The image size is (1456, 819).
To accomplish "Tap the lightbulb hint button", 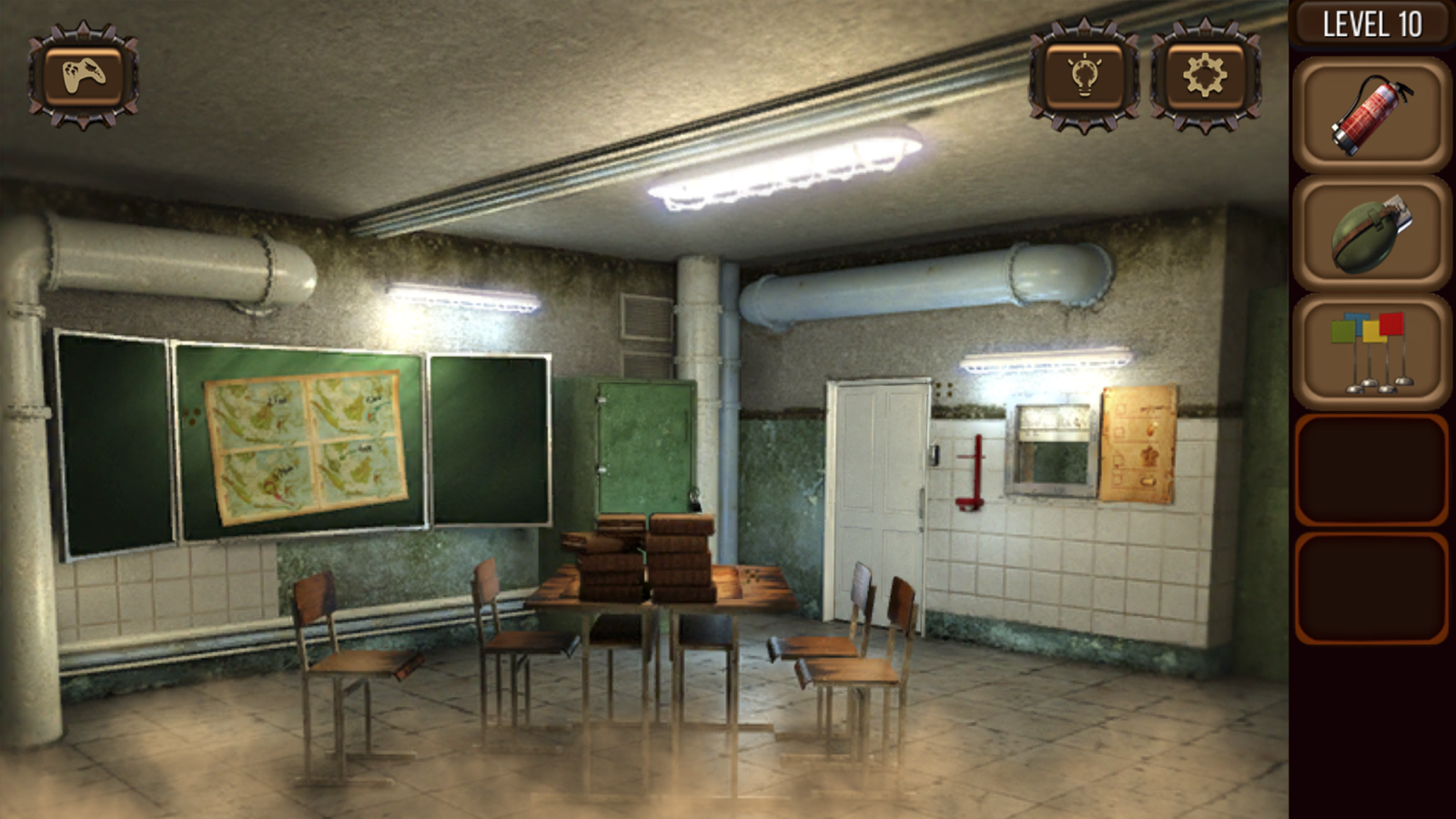I will point(1084,76).
